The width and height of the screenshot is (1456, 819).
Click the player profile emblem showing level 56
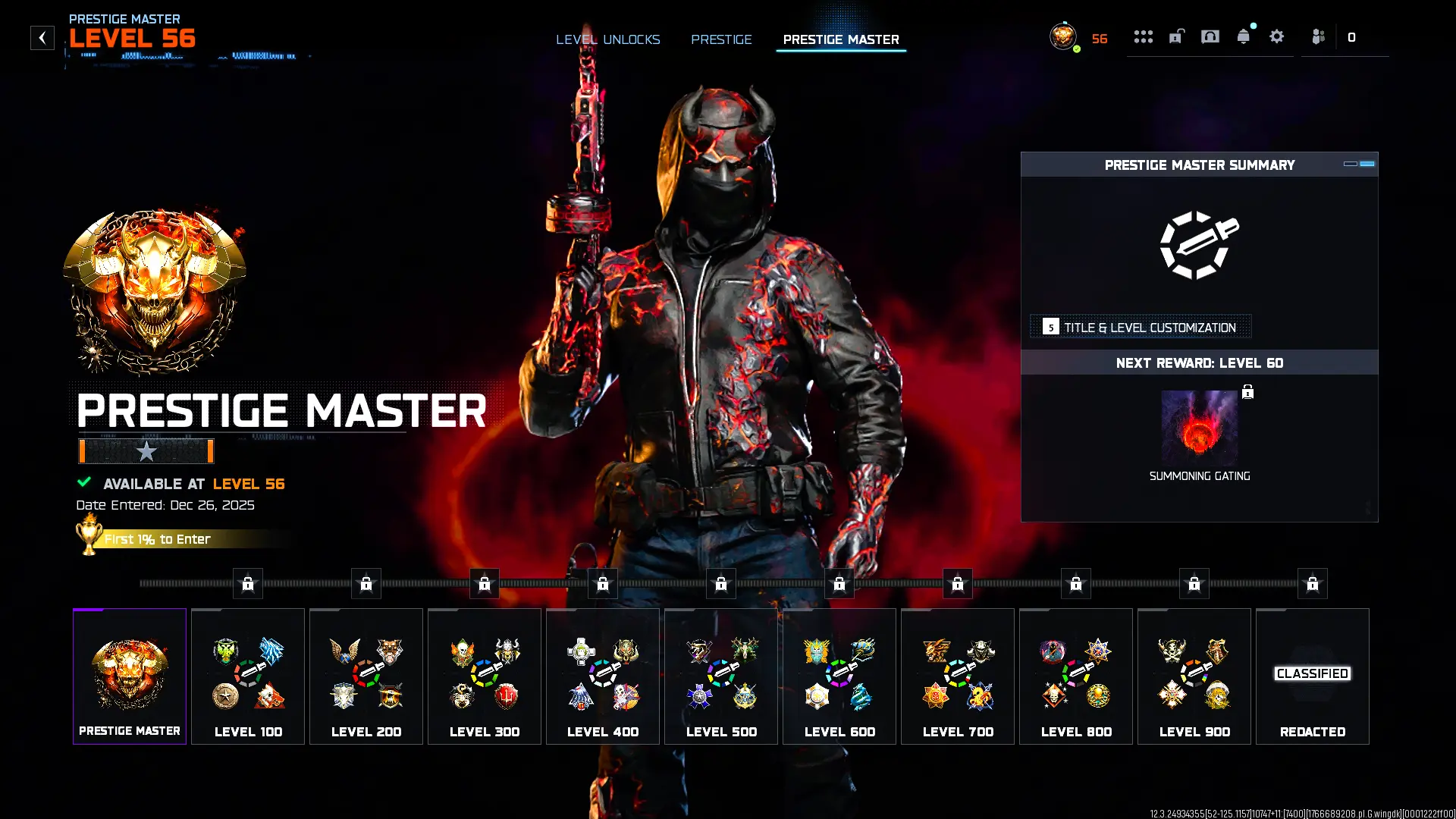(x=1062, y=36)
